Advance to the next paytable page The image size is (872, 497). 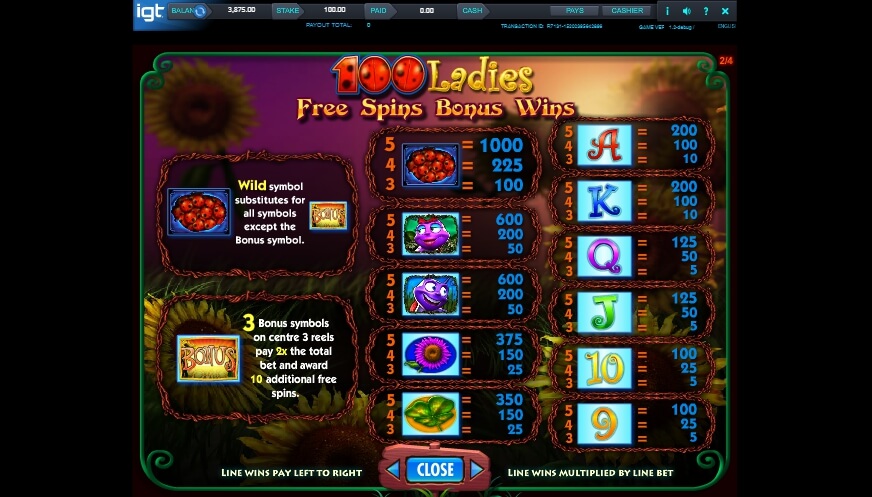click(477, 469)
